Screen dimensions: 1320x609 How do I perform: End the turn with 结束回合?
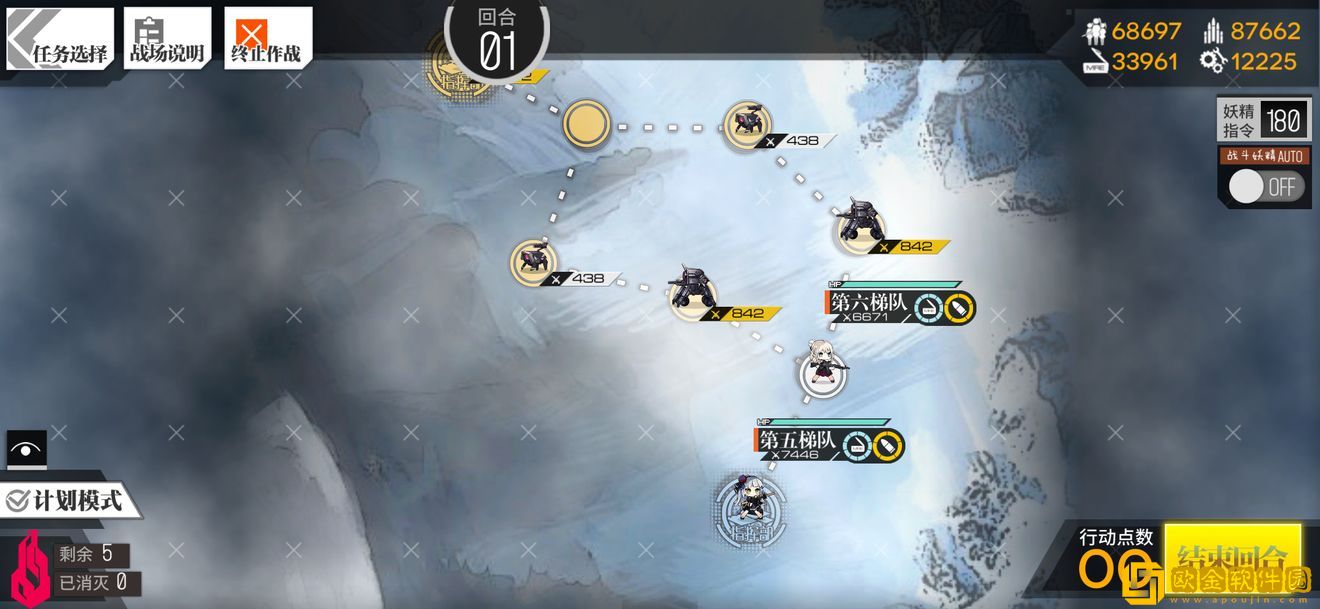[x=1232, y=556]
